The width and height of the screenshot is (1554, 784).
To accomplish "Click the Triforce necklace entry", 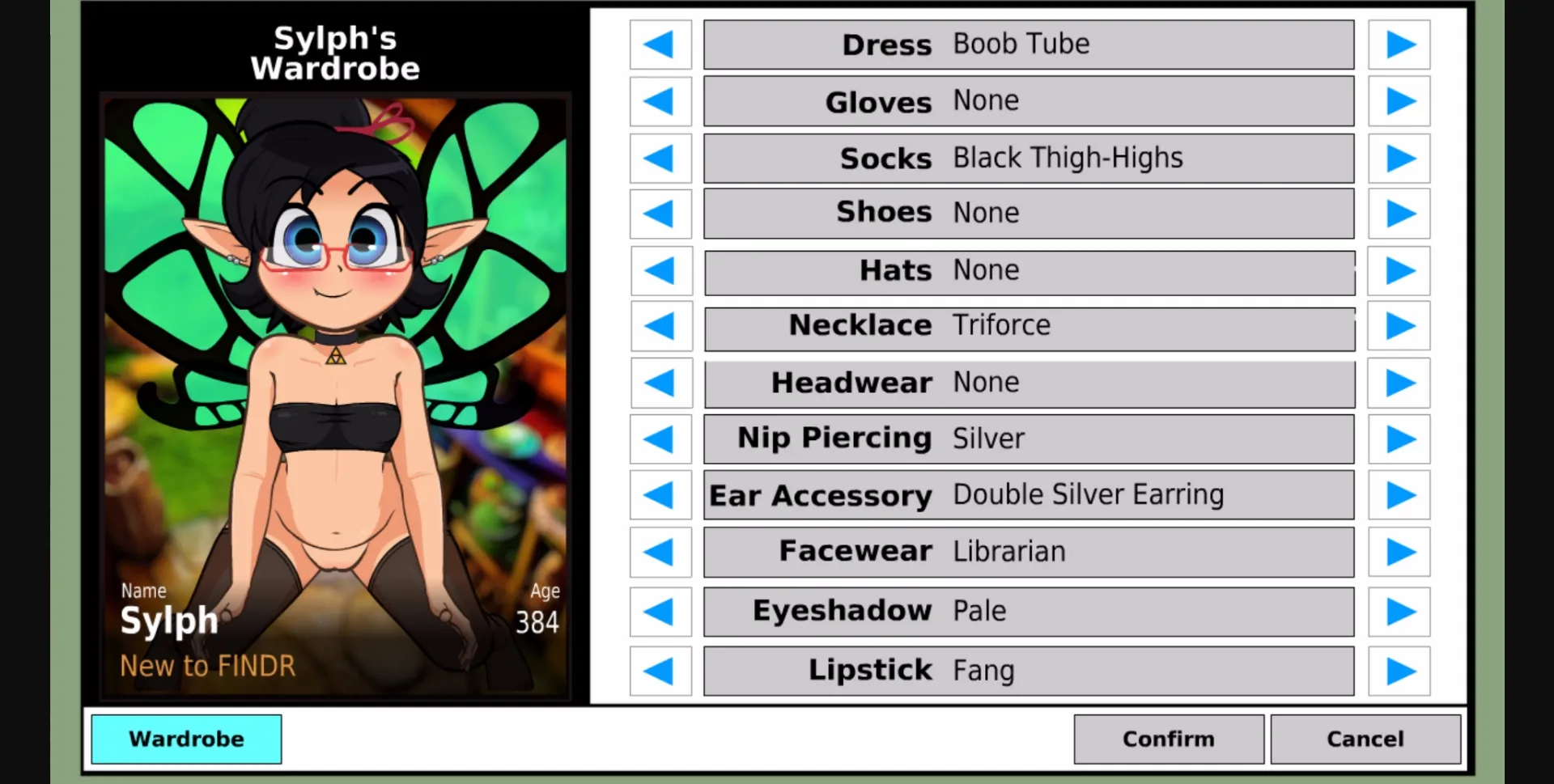I will coord(1028,327).
